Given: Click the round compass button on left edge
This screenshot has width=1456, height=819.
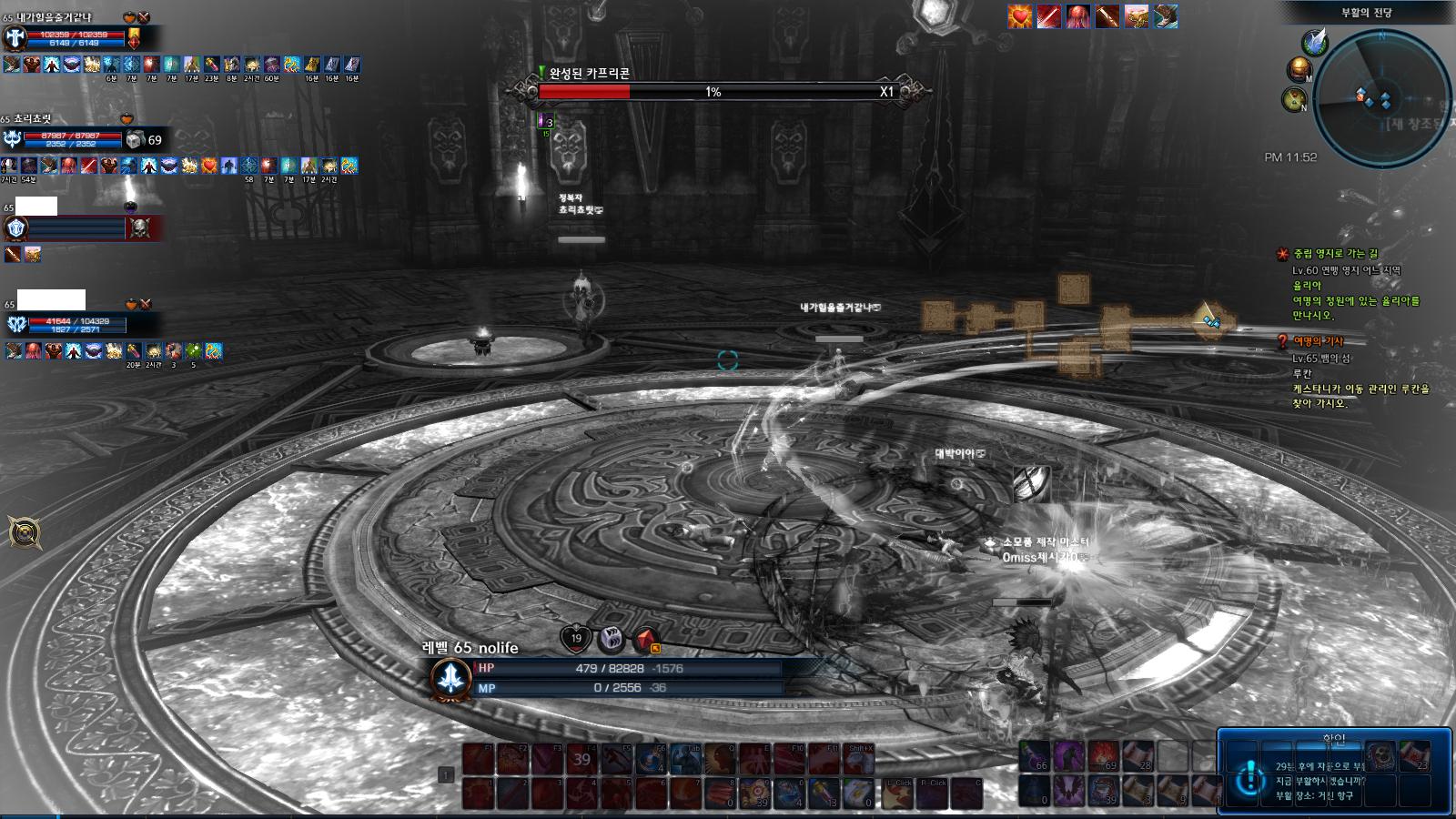Looking at the screenshot, I should 25,532.
